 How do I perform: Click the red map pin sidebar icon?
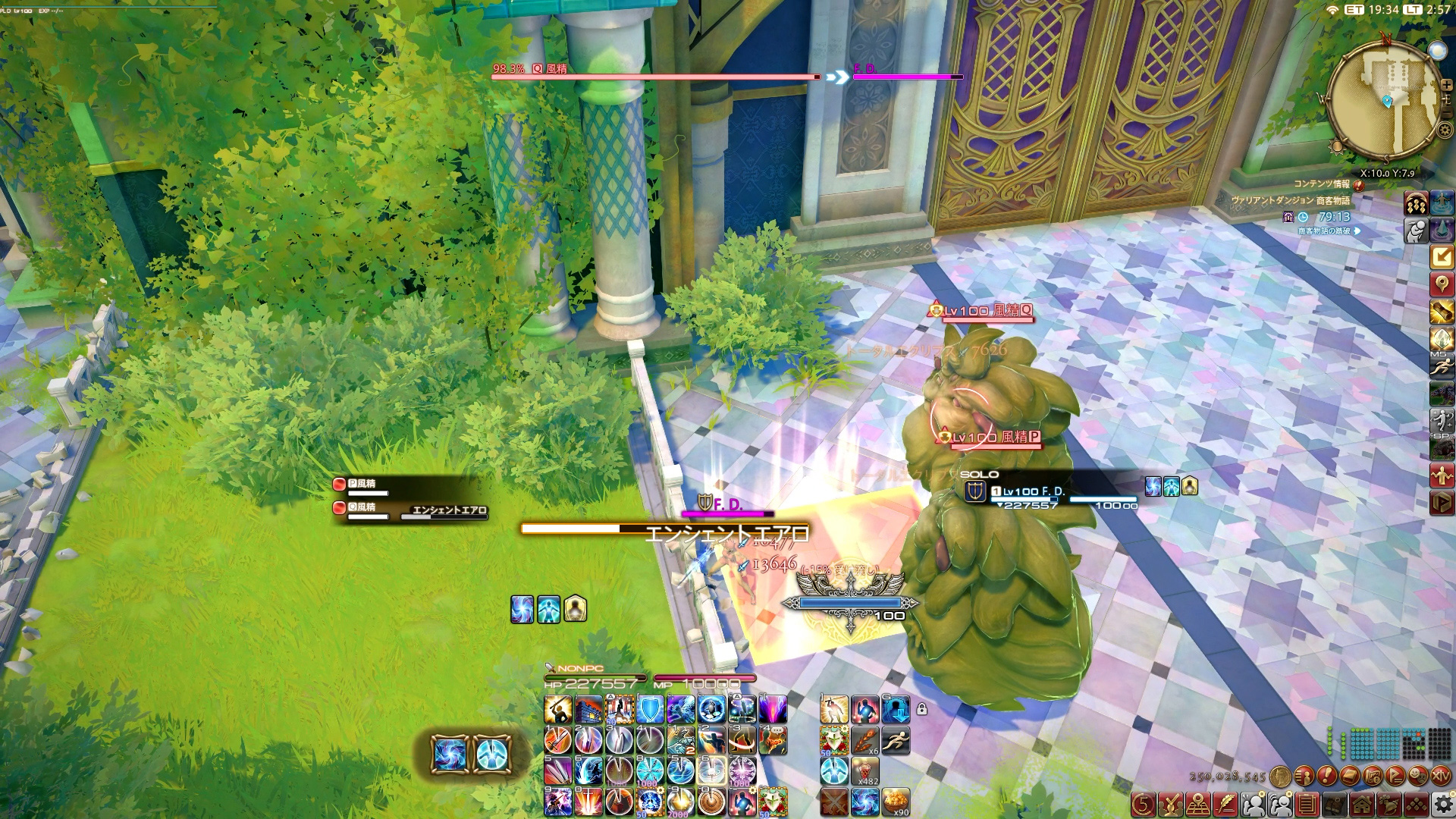[x=1441, y=284]
